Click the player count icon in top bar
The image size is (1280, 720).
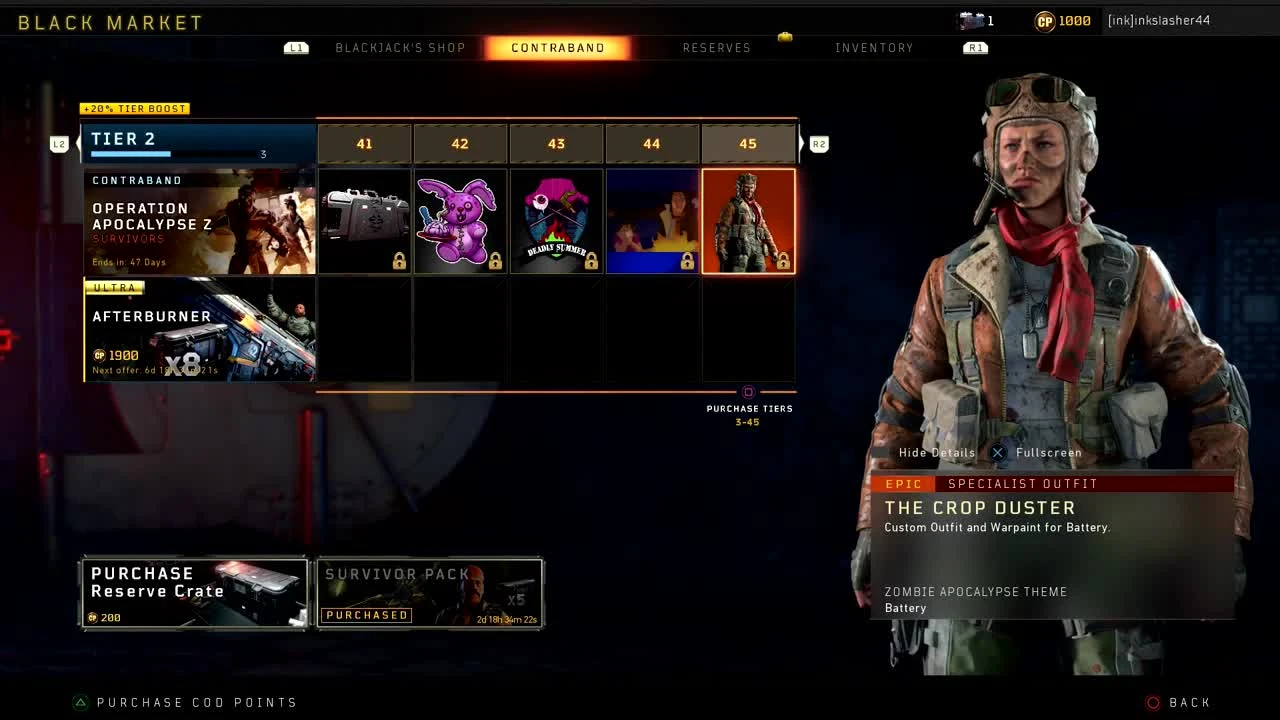969,20
